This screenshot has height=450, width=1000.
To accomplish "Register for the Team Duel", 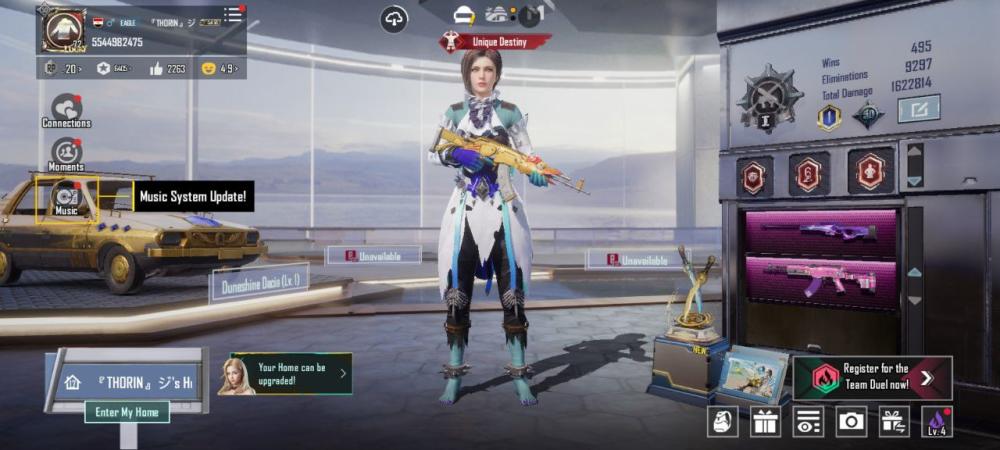I will pos(872,377).
